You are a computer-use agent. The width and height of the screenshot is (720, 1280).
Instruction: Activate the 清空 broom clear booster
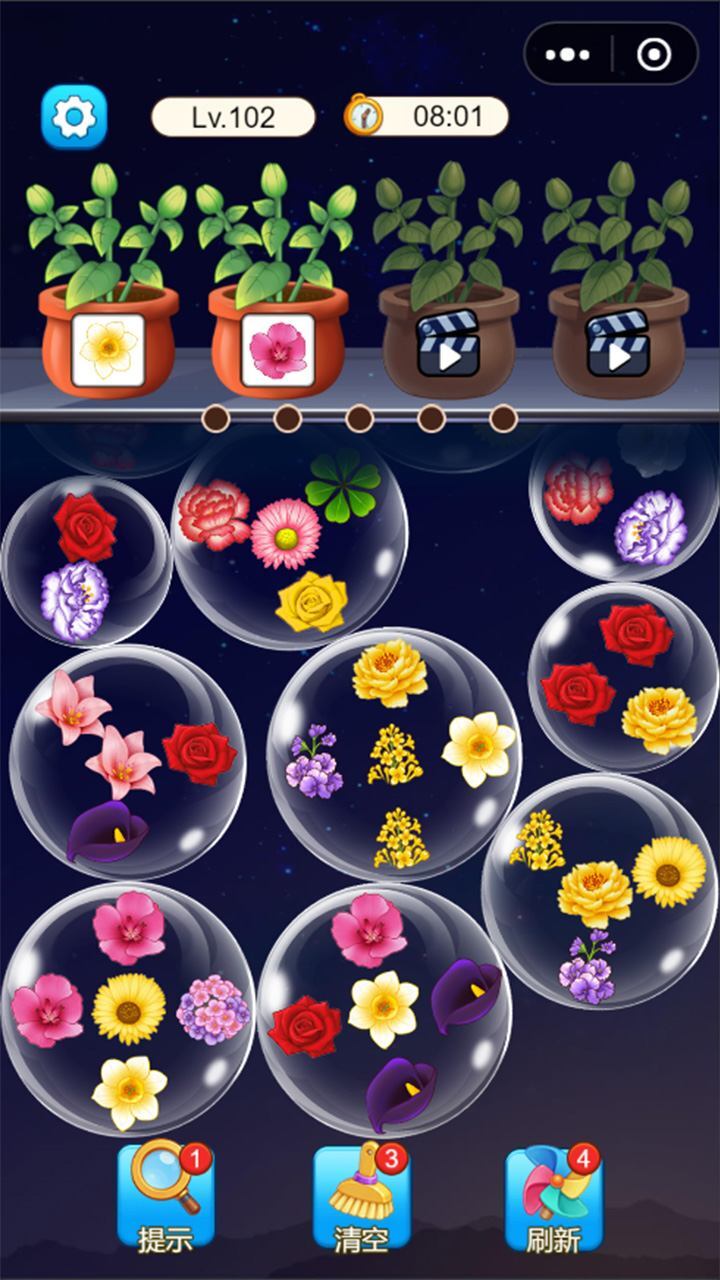(361, 1197)
